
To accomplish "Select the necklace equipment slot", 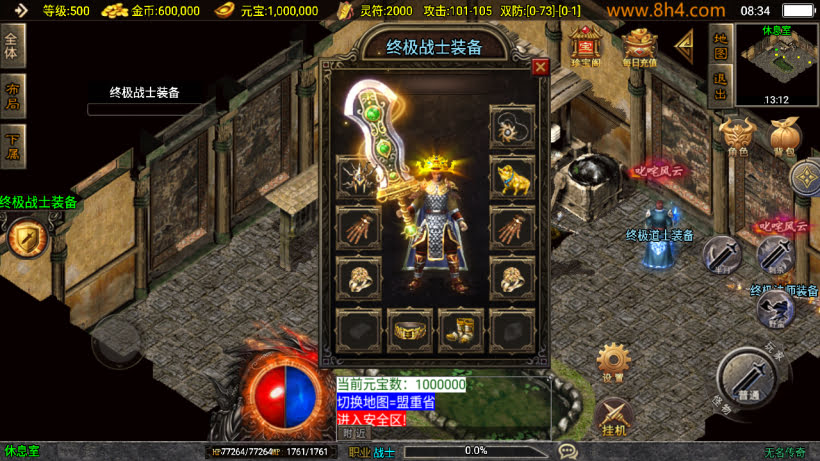I will [x=513, y=127].
